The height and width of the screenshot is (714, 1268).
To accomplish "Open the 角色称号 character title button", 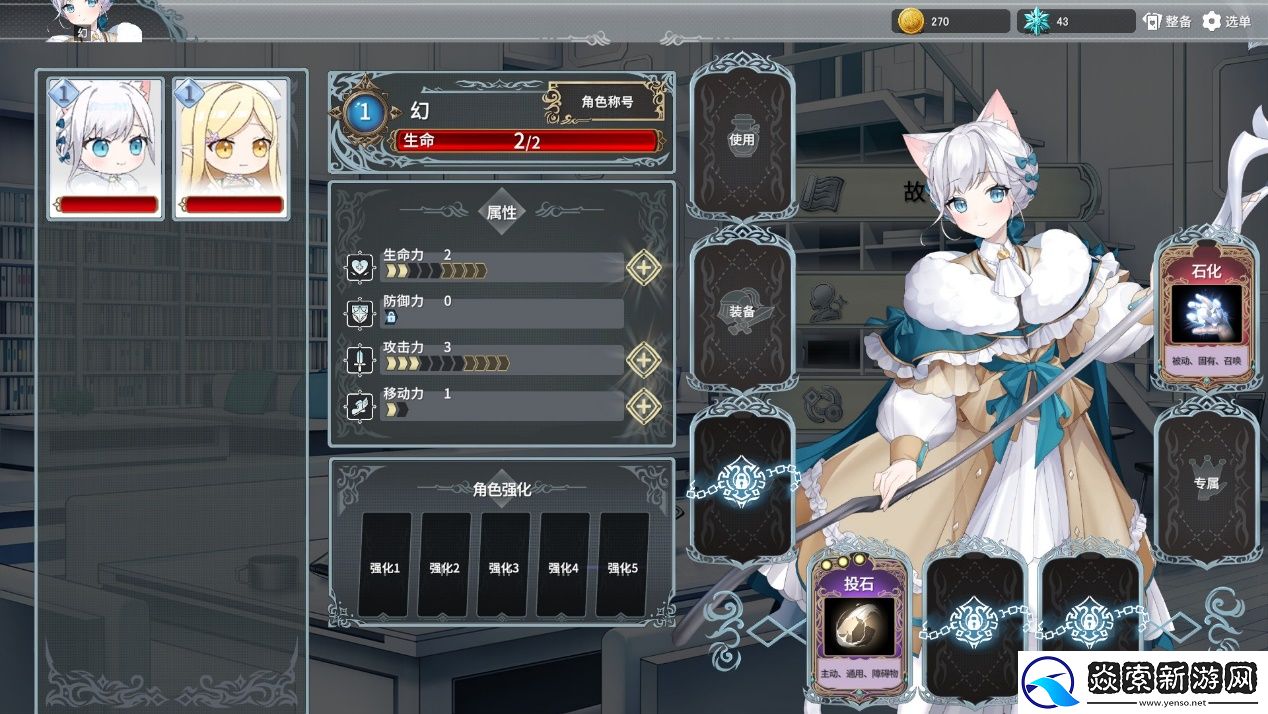I will click(606, 102).
